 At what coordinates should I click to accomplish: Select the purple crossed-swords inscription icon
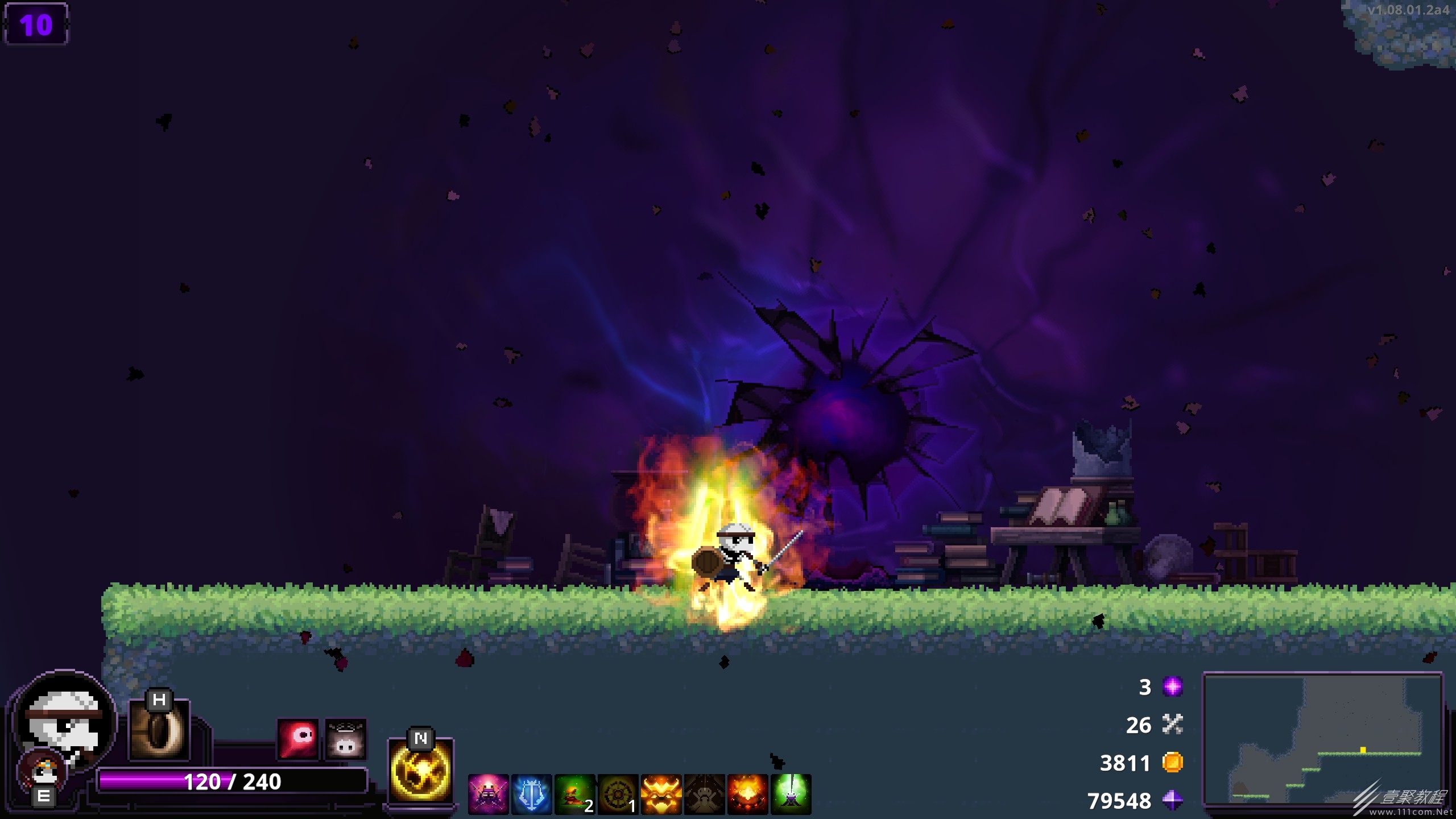coord(488,794)
